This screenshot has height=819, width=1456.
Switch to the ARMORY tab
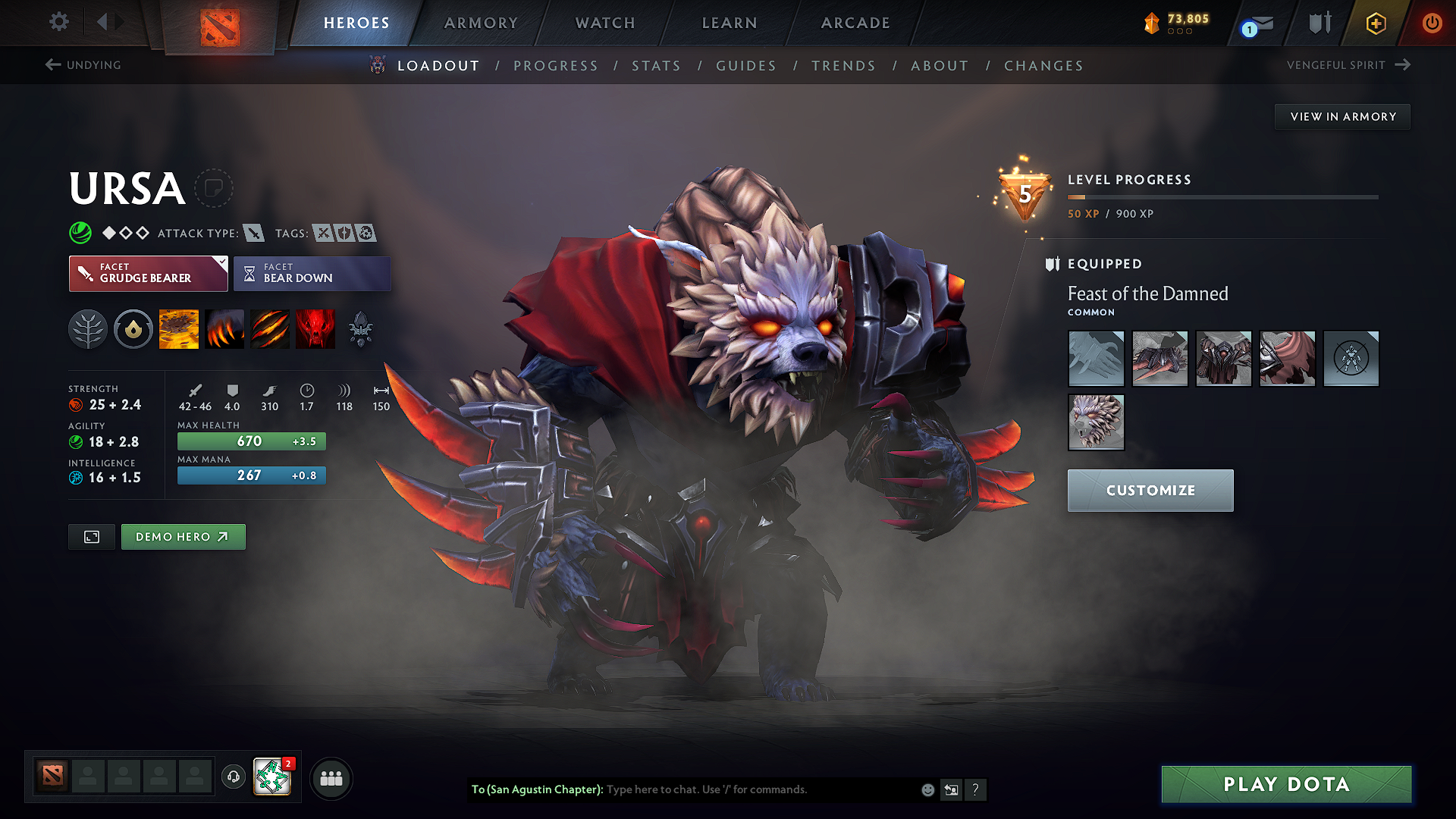point(481,23)
